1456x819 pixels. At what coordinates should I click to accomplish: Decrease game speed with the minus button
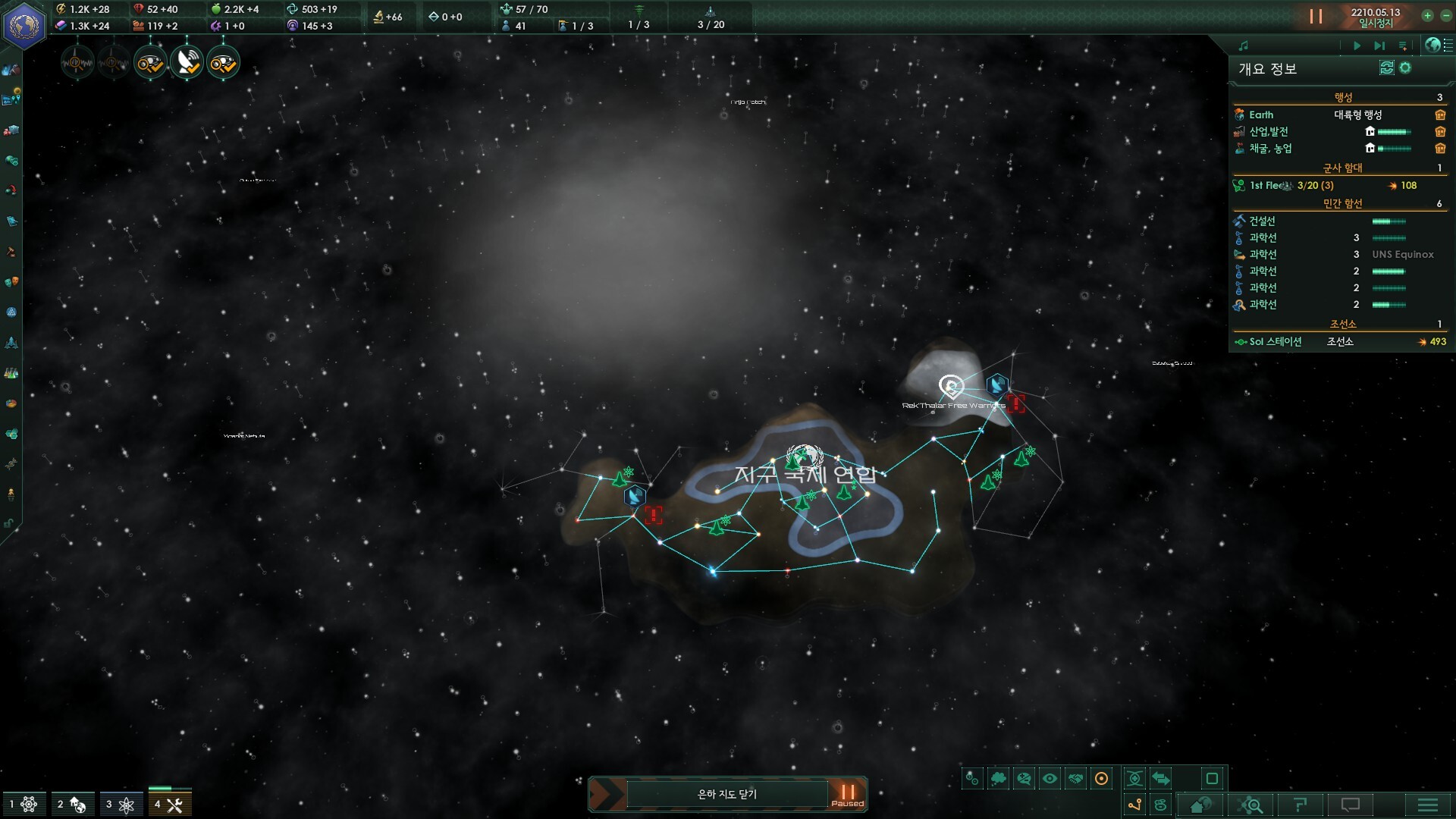tap(1446, 16)
